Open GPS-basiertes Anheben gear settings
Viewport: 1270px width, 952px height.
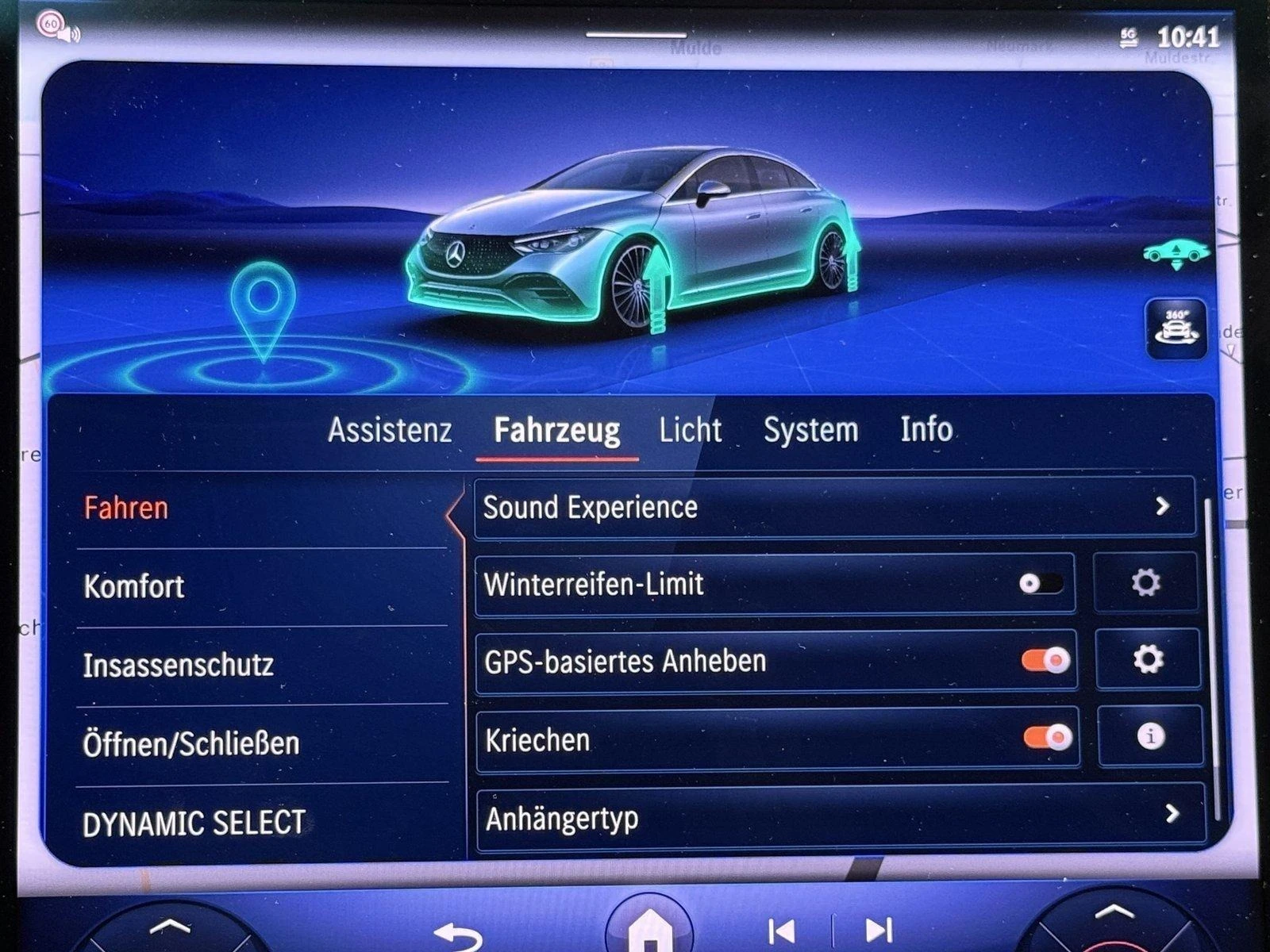tap(1148, 659)
